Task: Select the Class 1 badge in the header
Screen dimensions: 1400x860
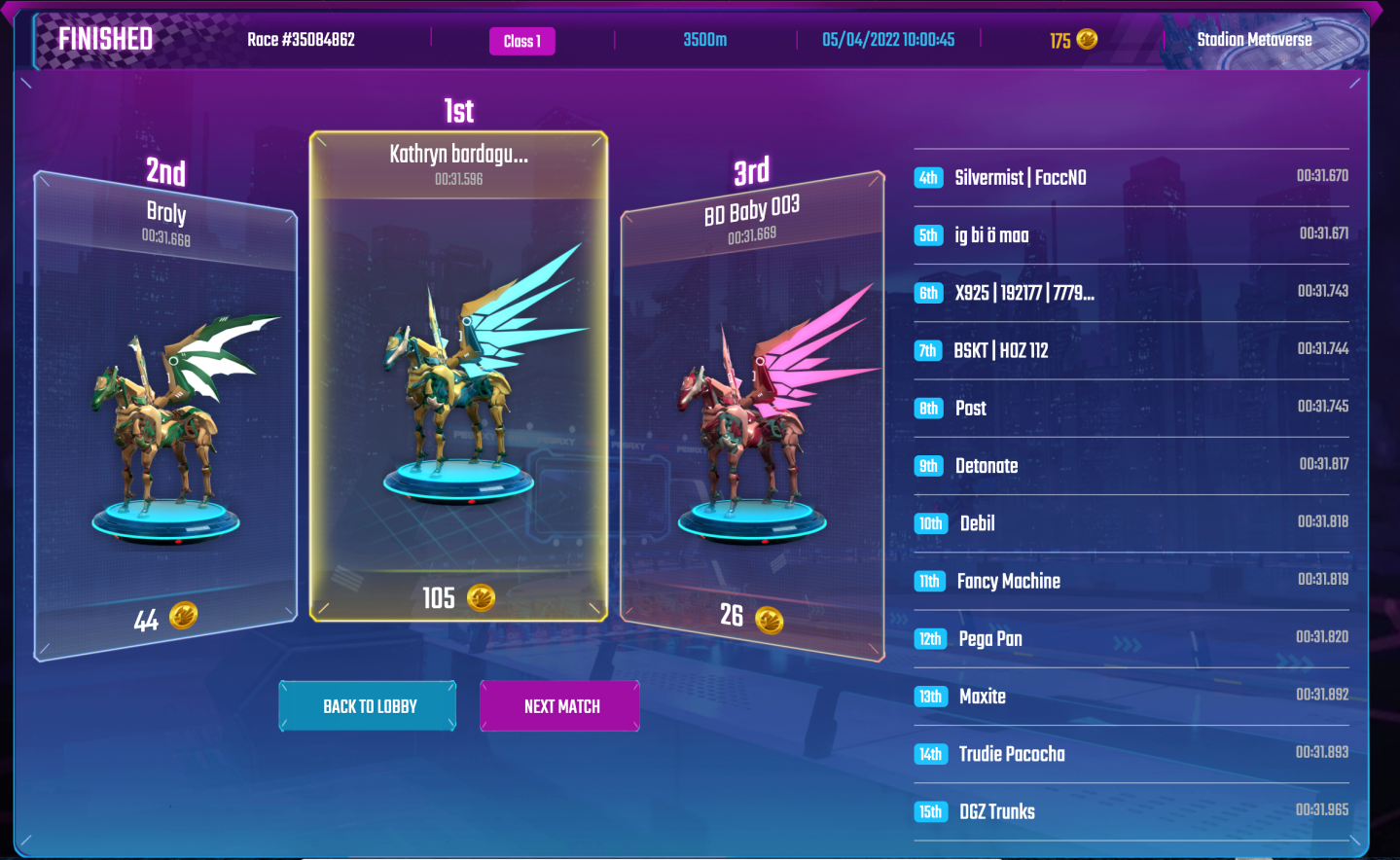Action: tap(521, 41)
